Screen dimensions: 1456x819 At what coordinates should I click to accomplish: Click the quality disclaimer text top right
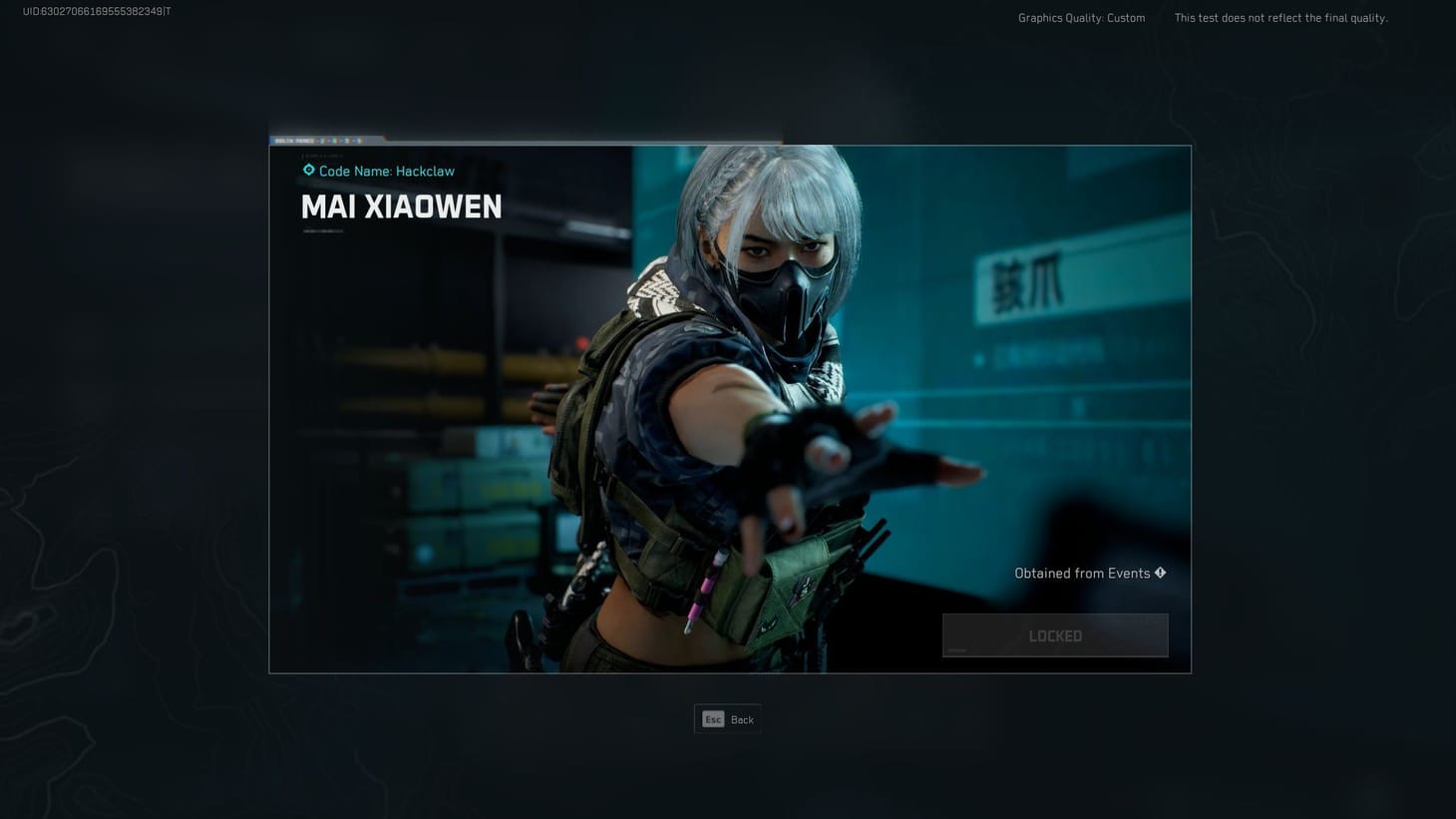pos(1280,18)
